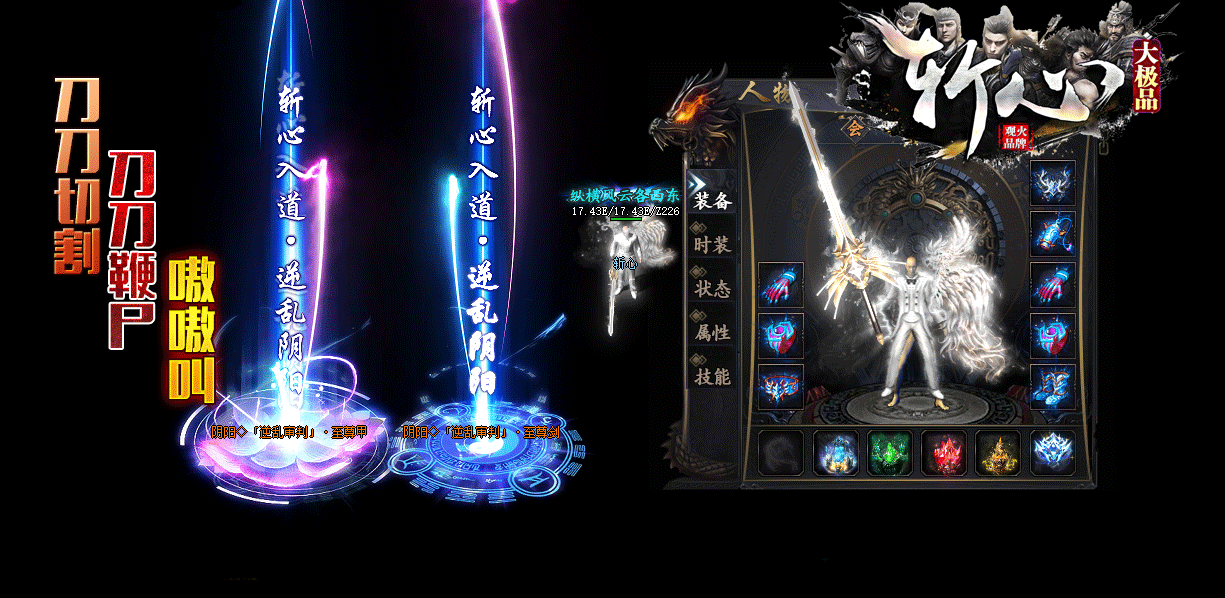Open the 时装 fashion tab
The width and height of the screenshot is (1225, 598).
click(713, 244)
